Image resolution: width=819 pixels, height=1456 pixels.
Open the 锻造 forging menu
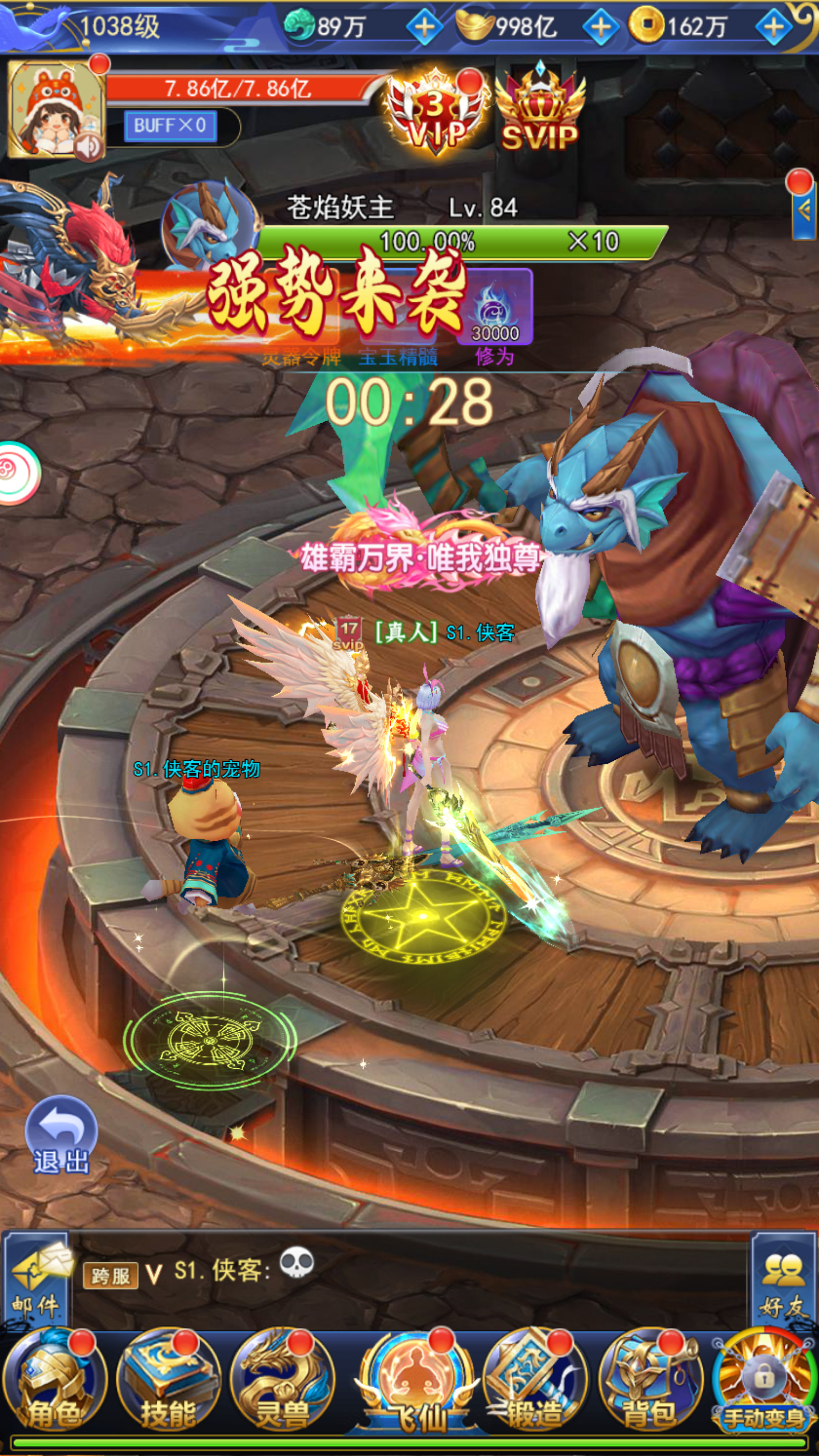coord(534,1379)
